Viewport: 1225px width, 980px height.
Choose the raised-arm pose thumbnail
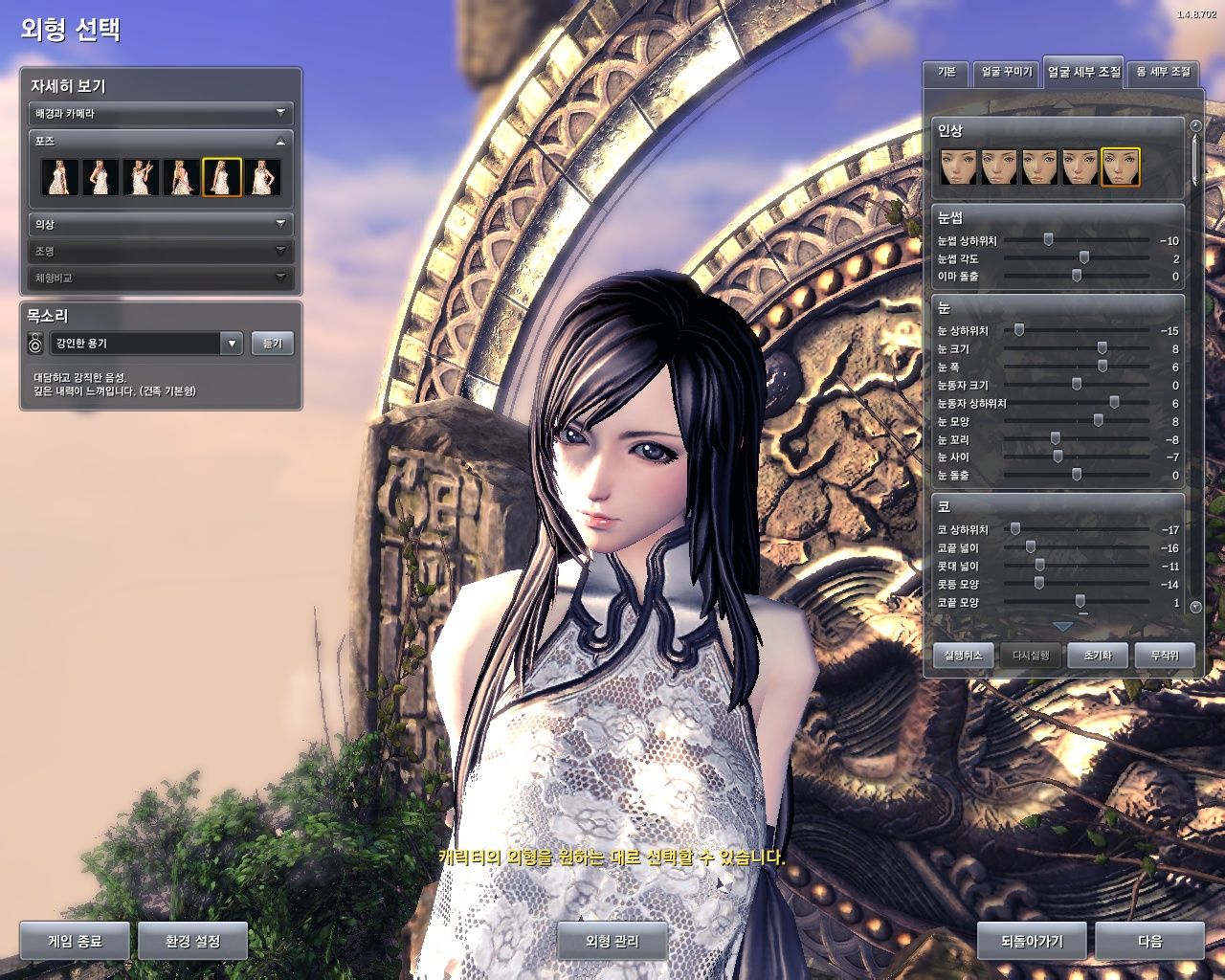141,177
